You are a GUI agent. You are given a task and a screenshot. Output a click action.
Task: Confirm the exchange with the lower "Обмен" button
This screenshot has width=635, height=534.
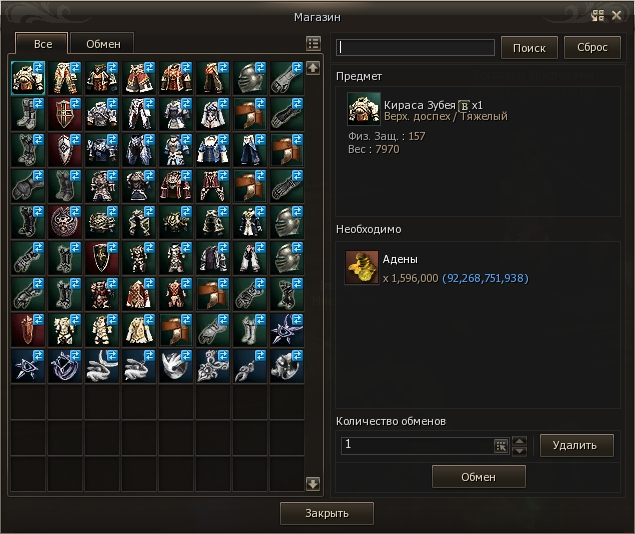click(x=478, y=477)
